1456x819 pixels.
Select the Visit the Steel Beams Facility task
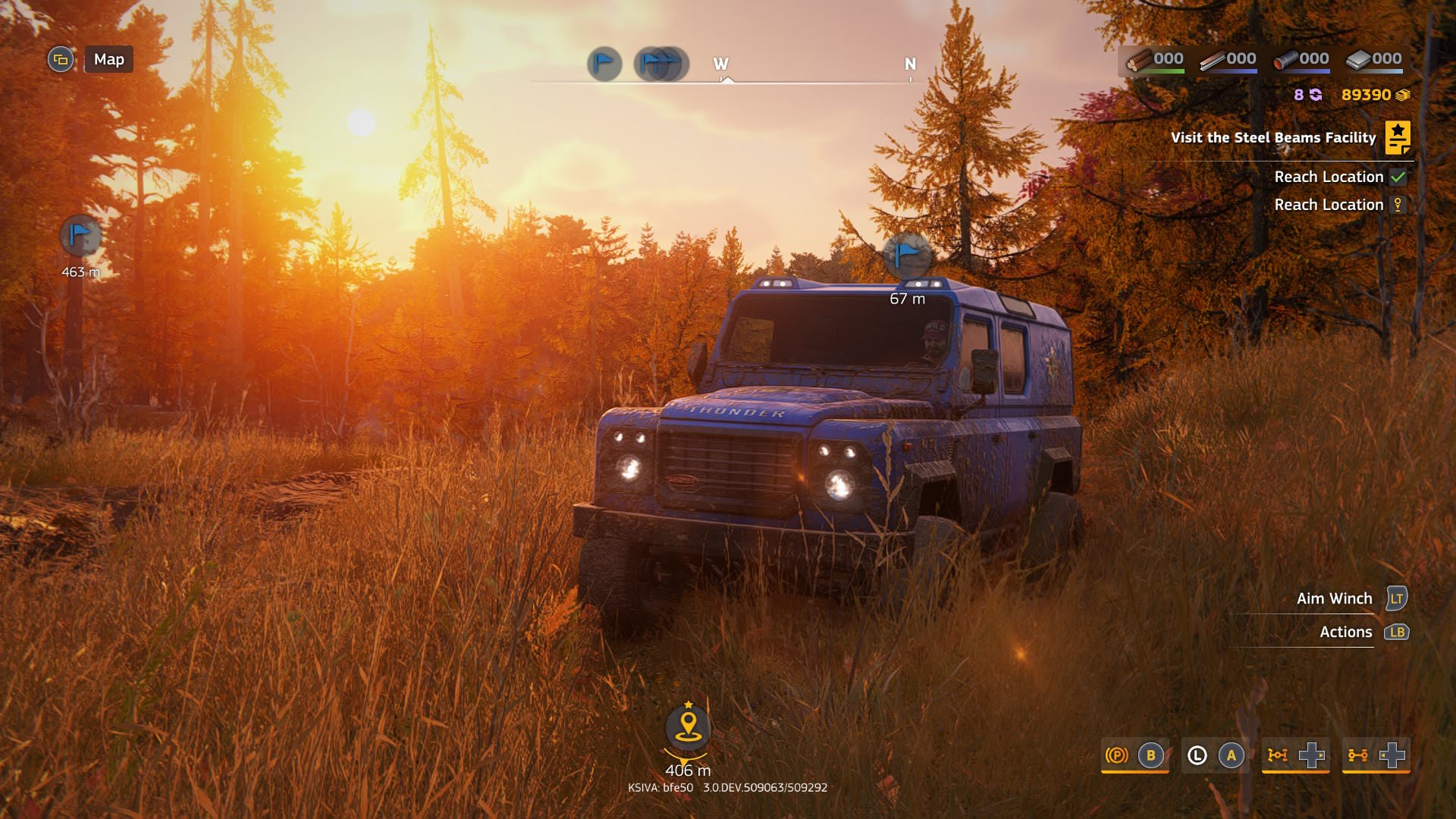tap(1272, 138)
